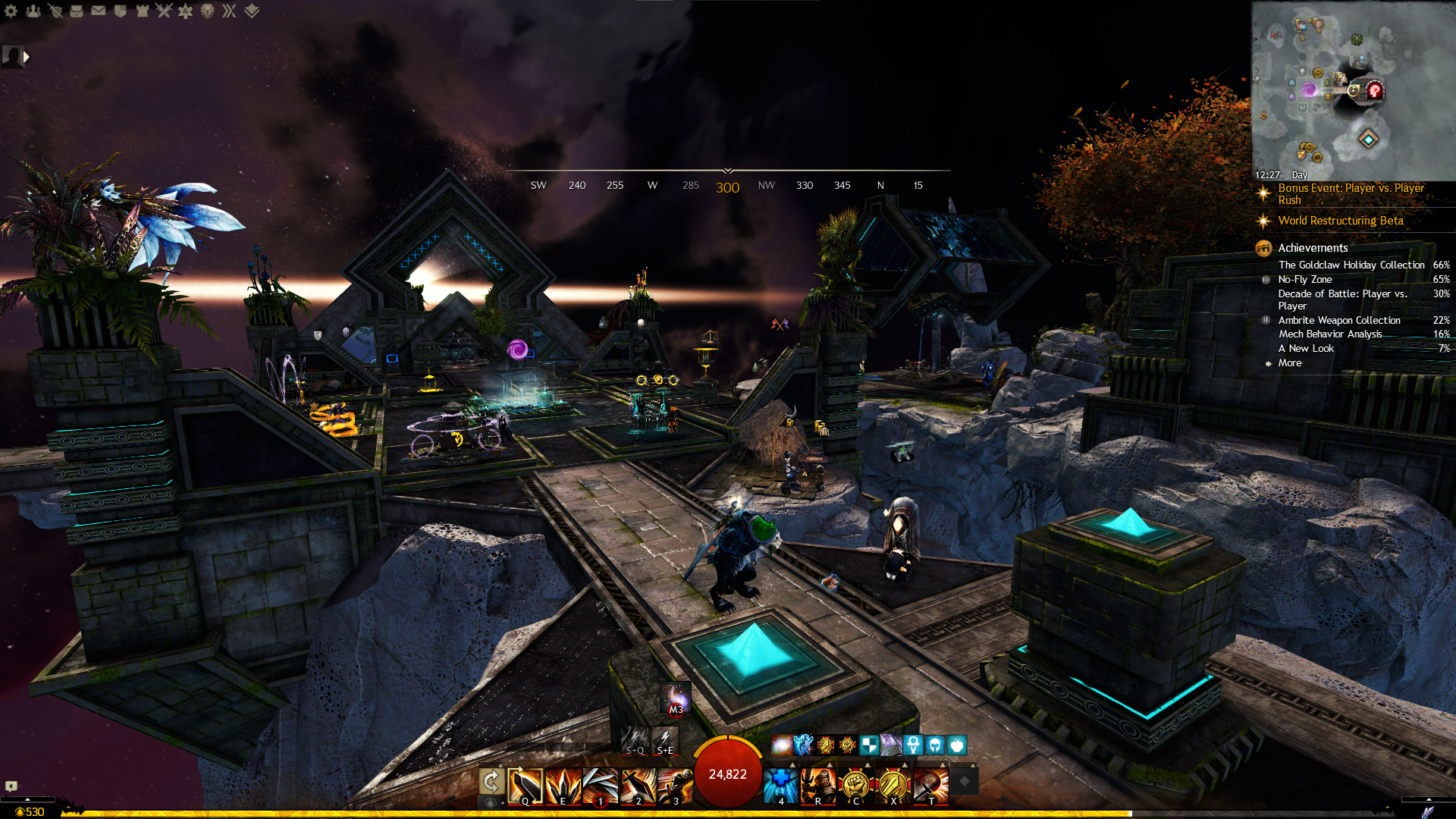Select the Ambrite Weapon Collection achievement
Viewport: 1456px width, 819px height.
[x=1338, y=320]
